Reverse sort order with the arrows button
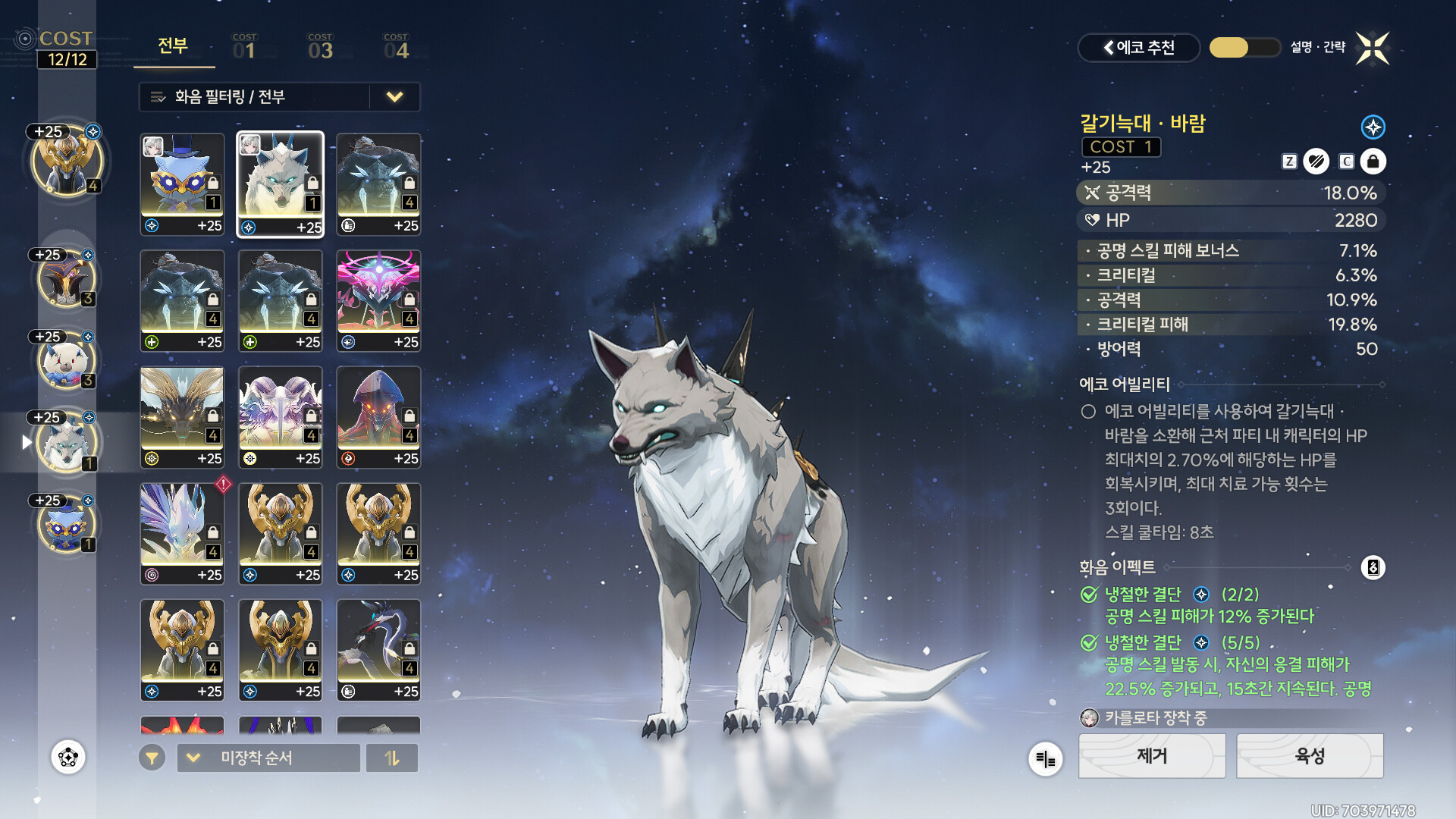Image resolution: width=1456 pixels, height=819 pixels. point(392,758)
